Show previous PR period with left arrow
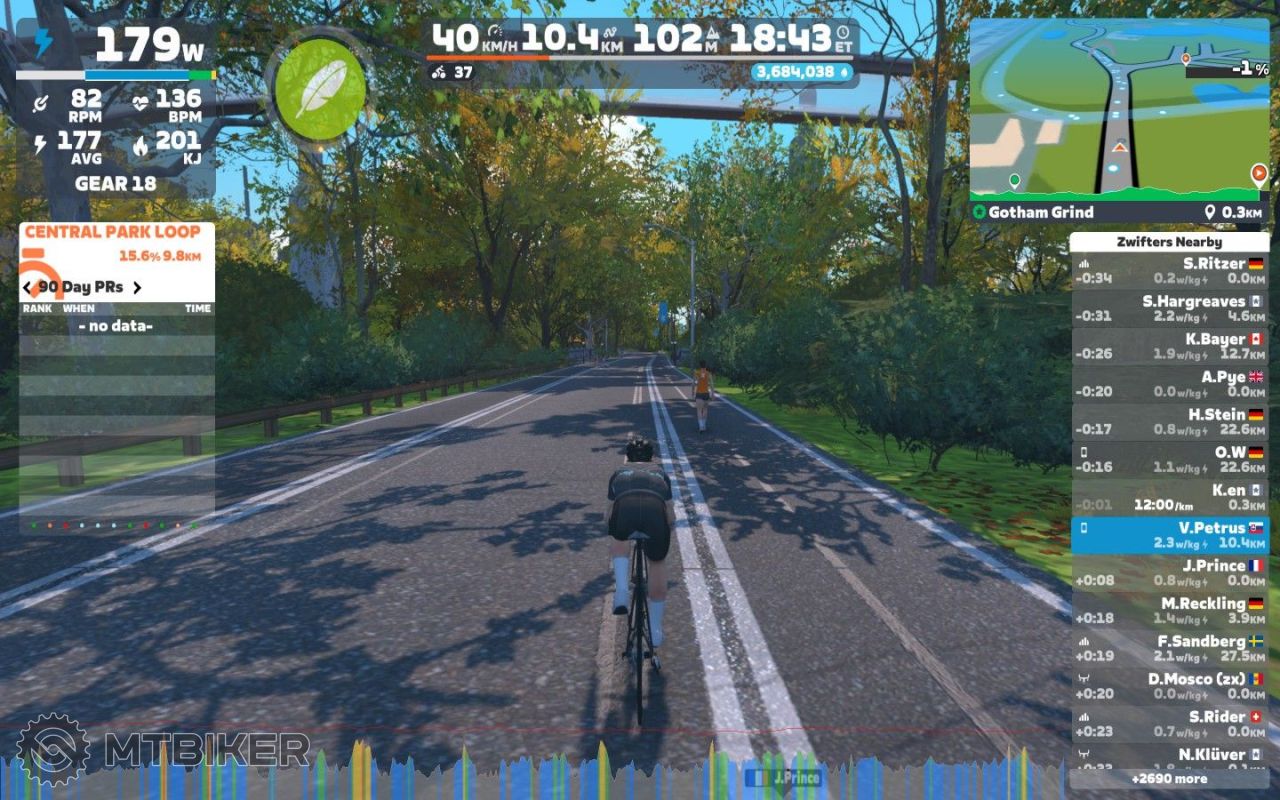This screenshot has height=800, width=1280. coord(28,288)
